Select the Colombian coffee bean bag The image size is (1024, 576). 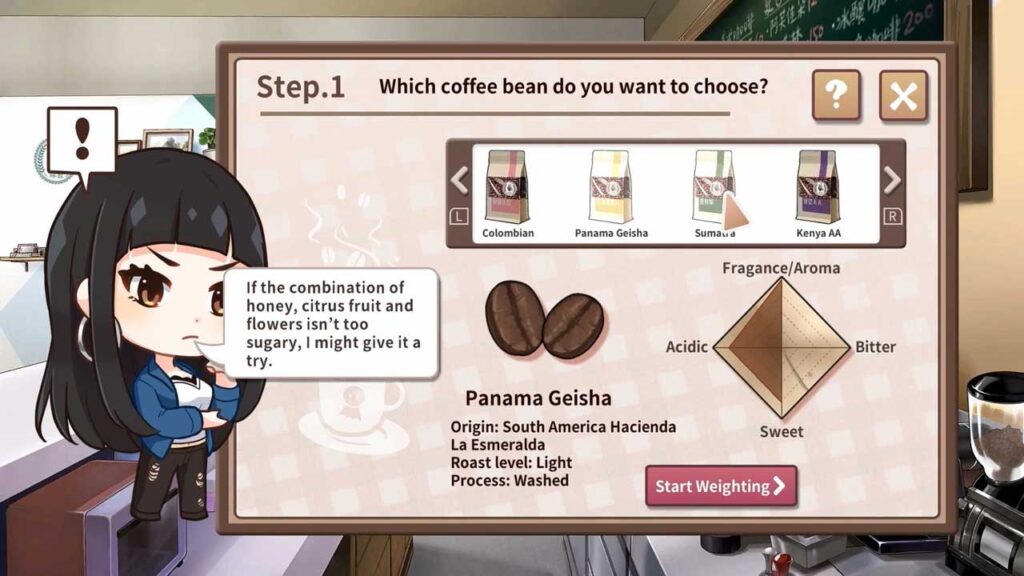pos(507,188)
